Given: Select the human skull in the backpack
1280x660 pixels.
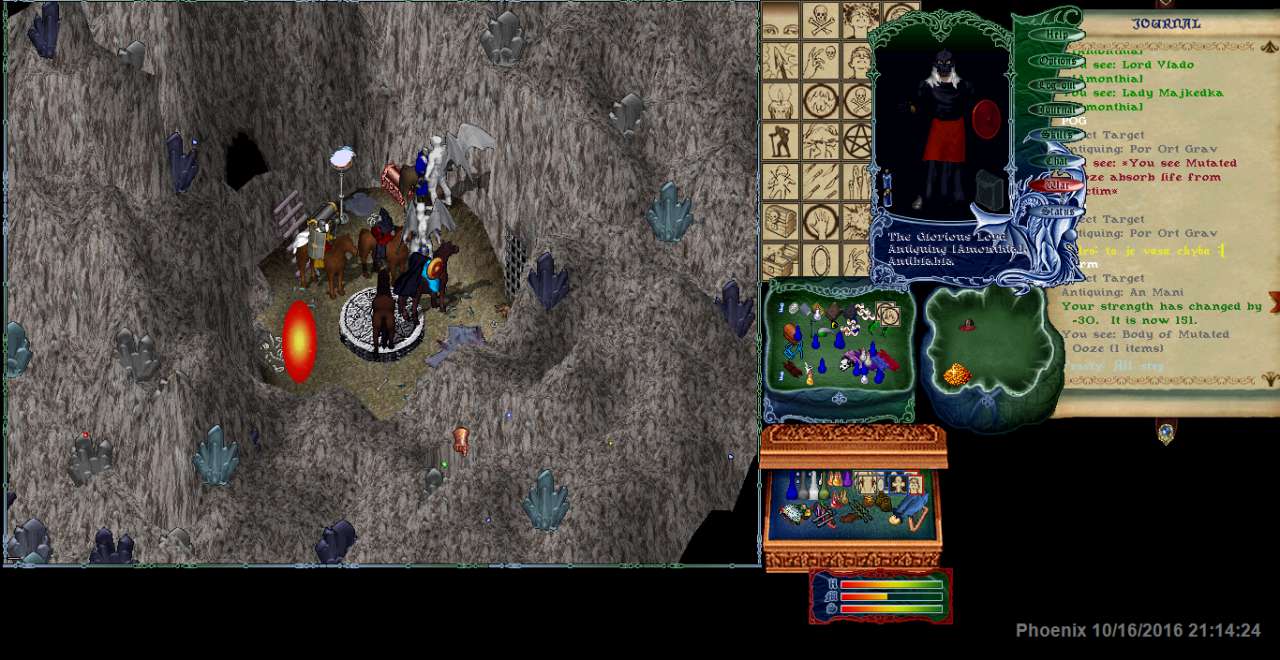Looking at the screenshot, I should (843, 364).
